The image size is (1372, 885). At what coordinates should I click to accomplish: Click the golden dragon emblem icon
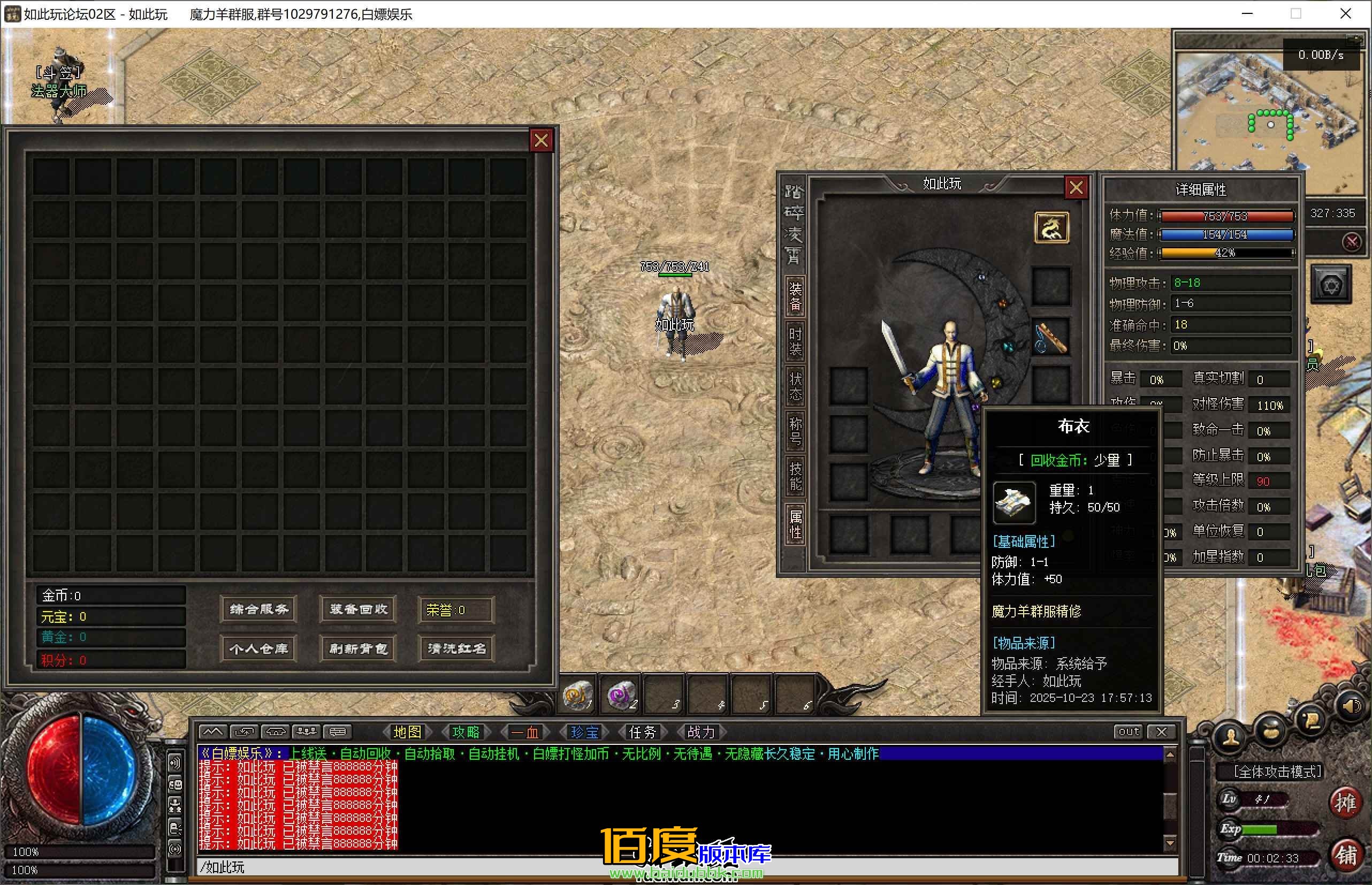[x=1051, y=227]
